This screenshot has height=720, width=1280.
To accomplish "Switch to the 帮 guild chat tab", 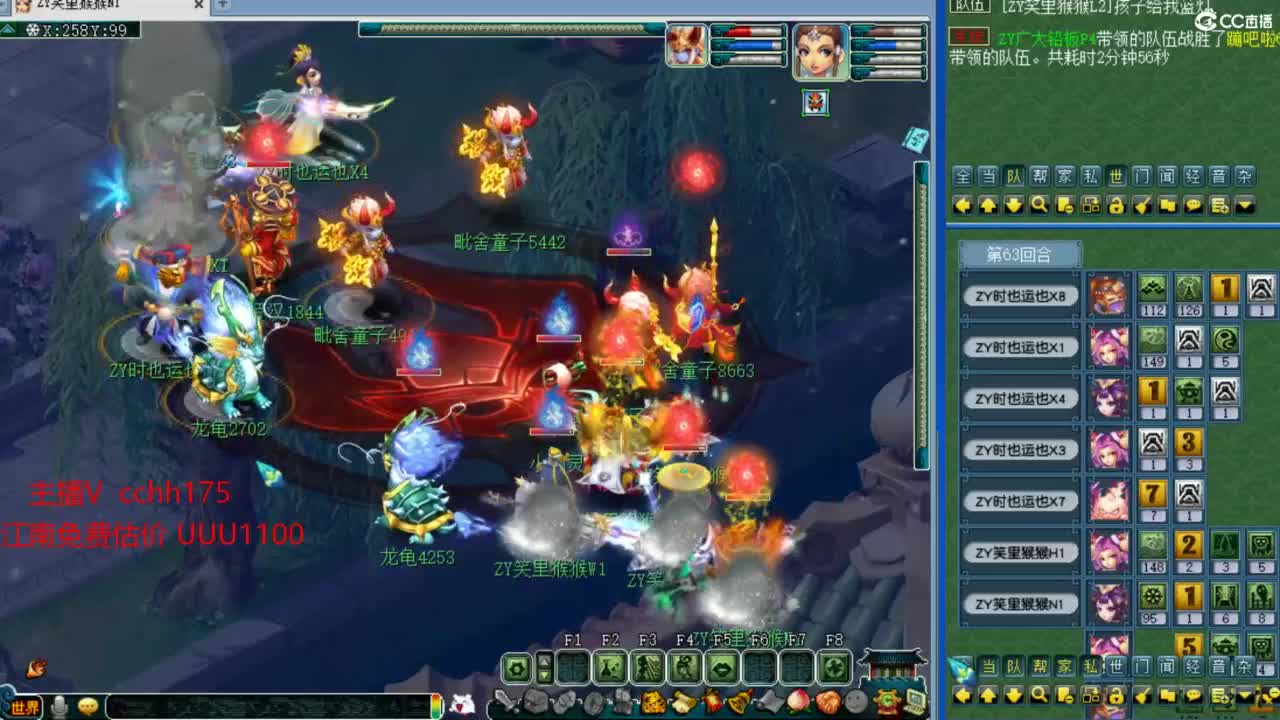I will pos(1039,176).
